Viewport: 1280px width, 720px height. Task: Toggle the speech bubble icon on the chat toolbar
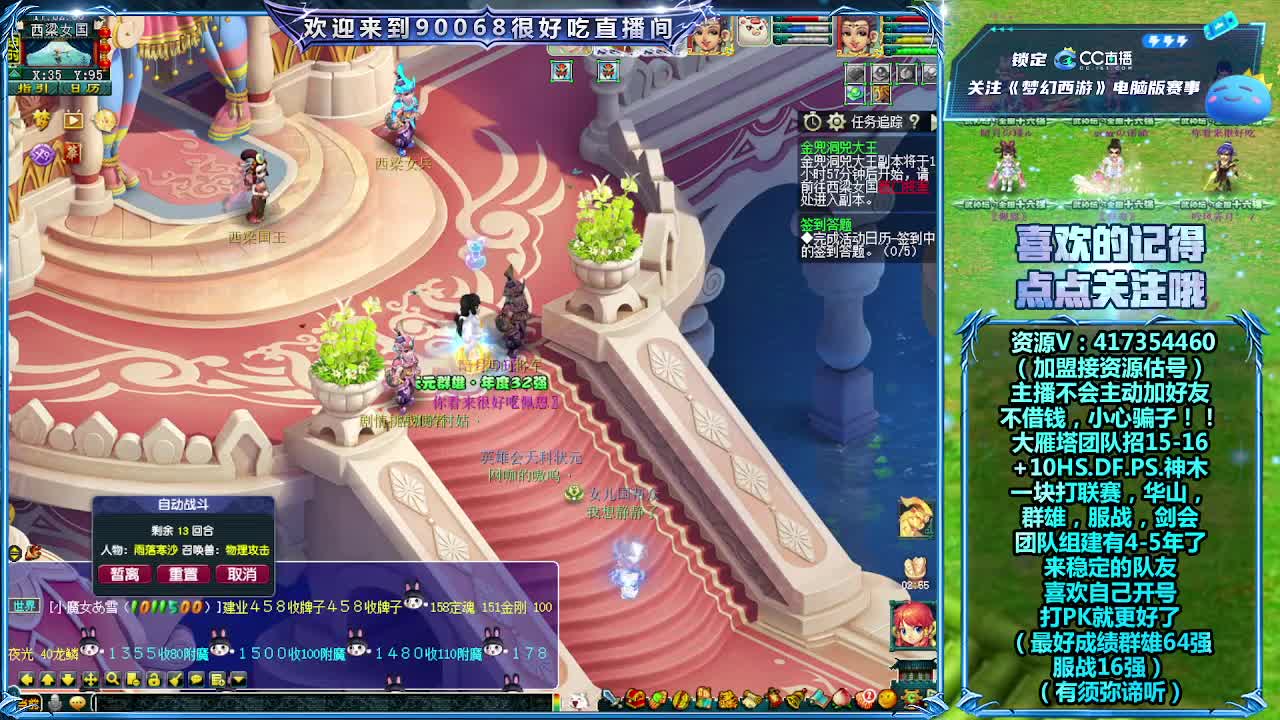tap(196, 678)
